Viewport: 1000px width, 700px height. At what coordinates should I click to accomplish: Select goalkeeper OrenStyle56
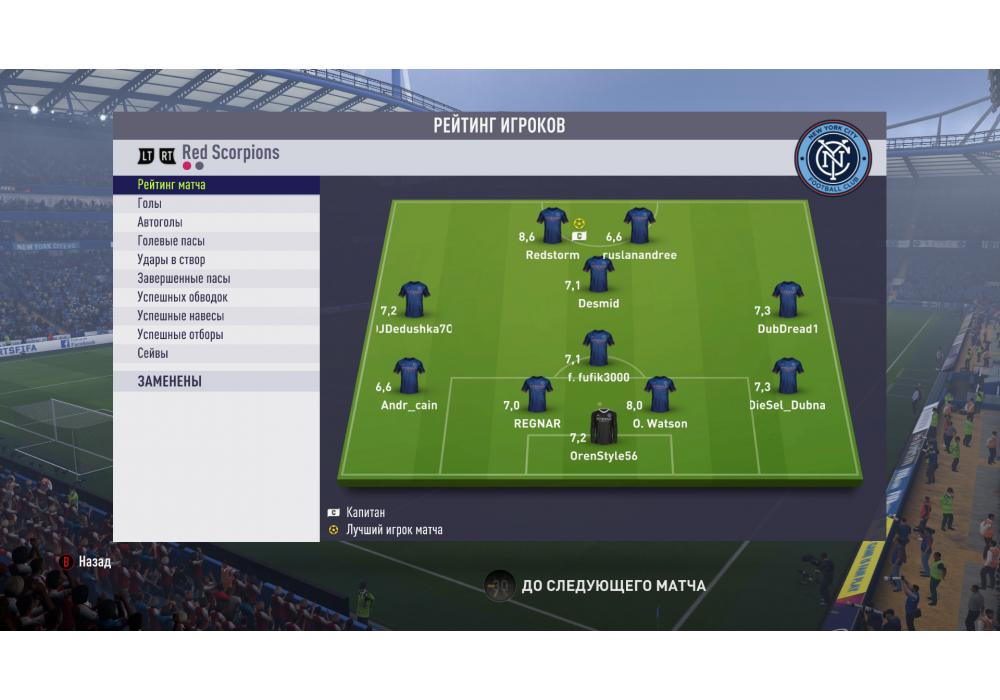point(604,427)
